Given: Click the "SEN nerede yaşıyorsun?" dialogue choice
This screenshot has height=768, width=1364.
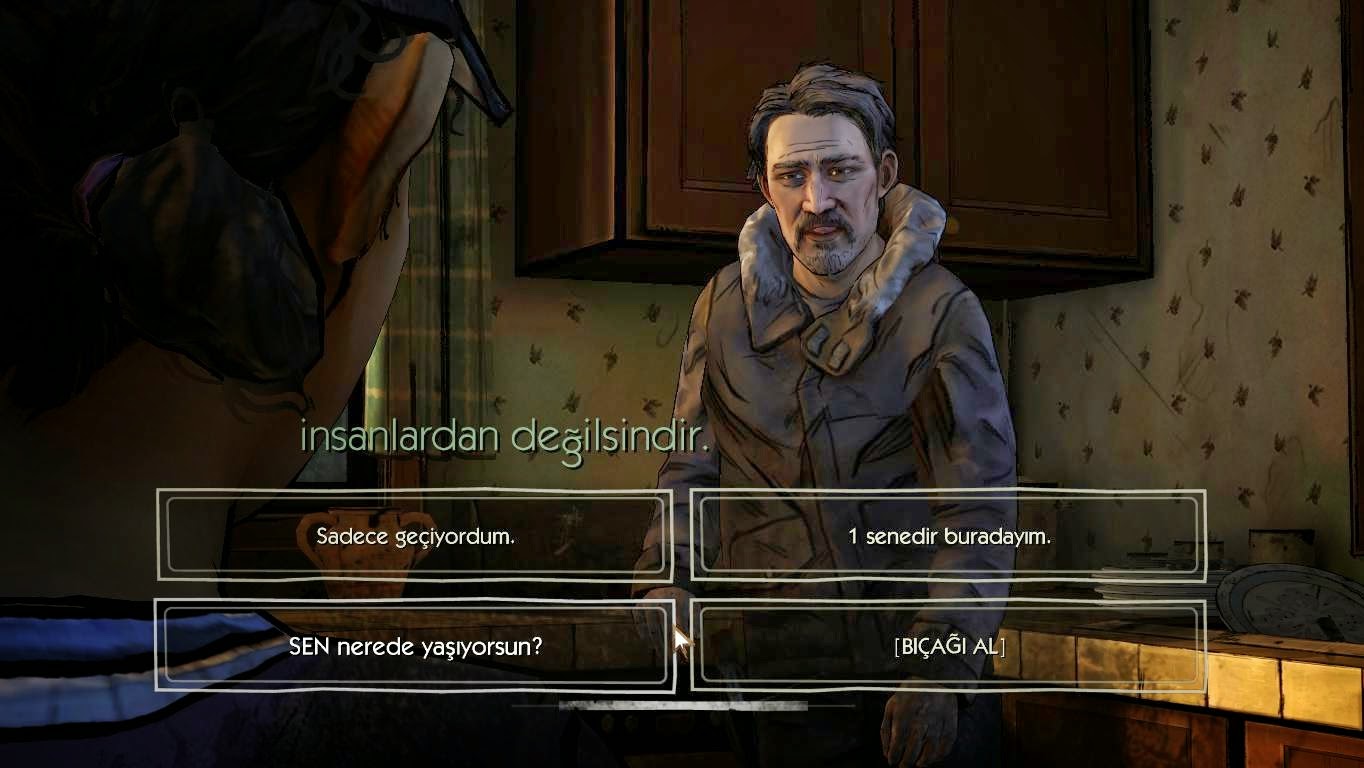Looking at the screenshot, I should point(413,648).
